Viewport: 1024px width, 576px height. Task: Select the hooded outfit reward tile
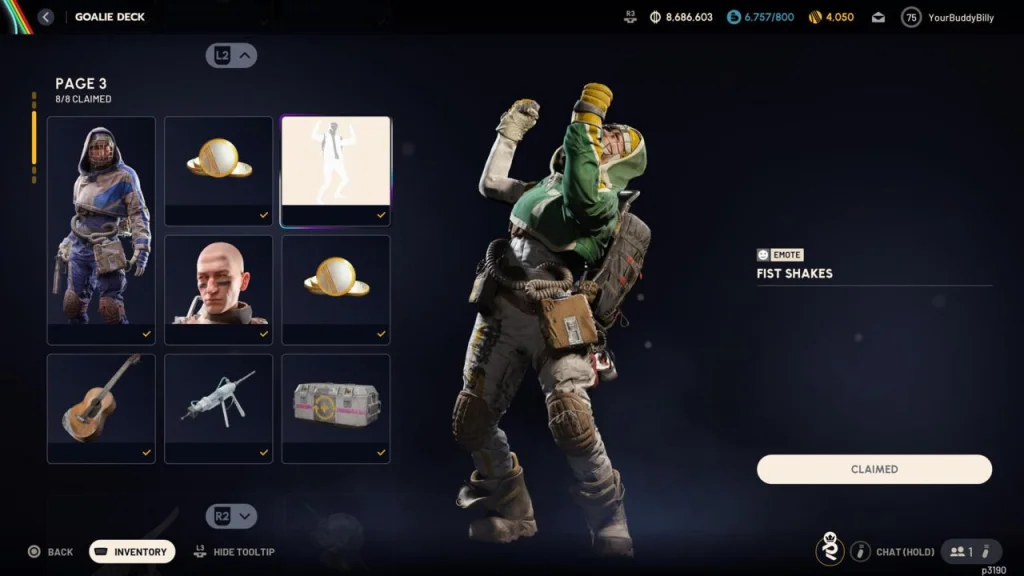(x=101, y=230)
